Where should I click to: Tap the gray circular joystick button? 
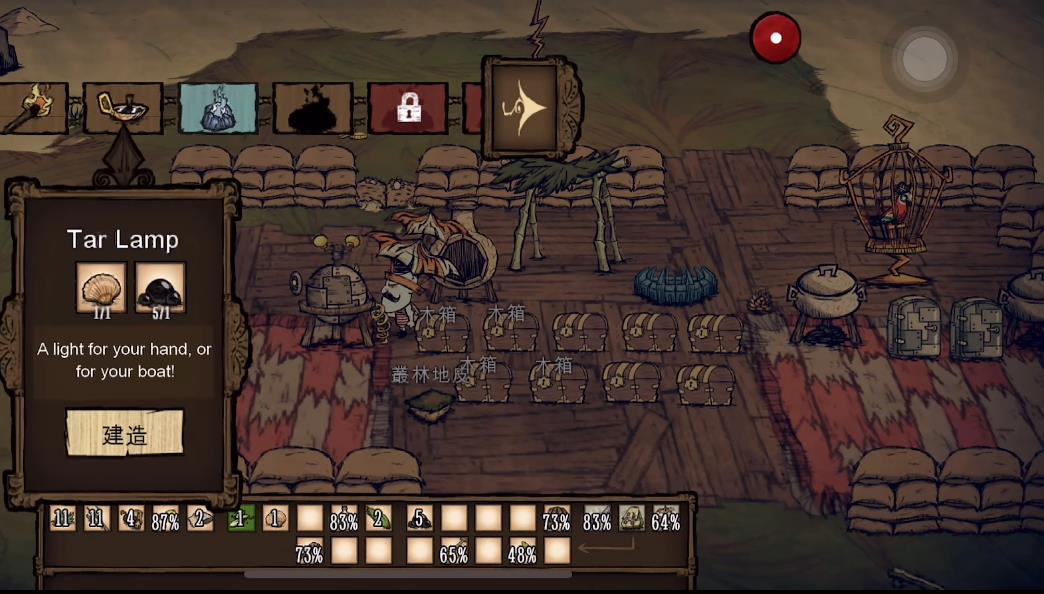point(924,59)
